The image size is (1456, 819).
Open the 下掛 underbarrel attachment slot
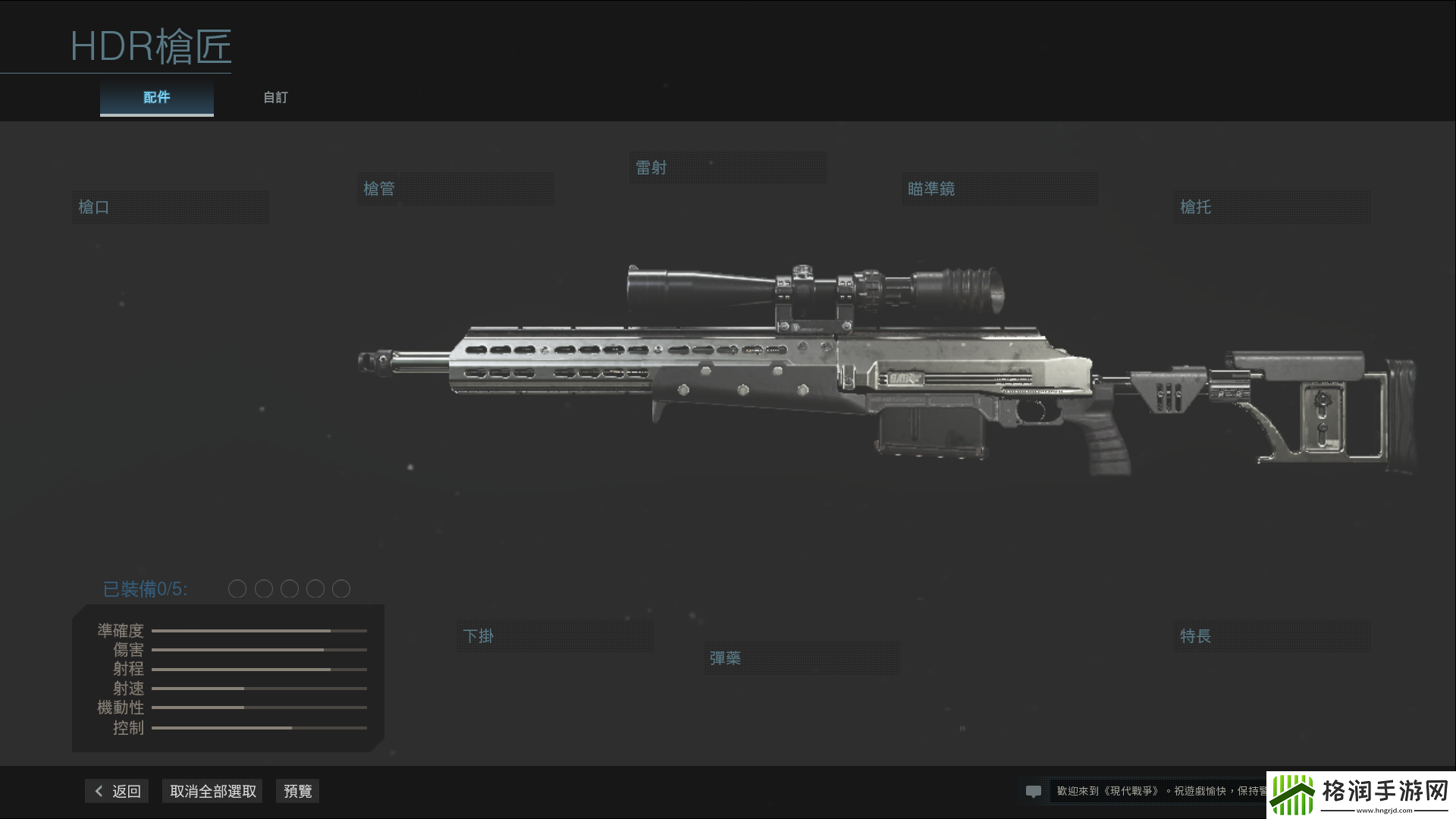(x=554, y=635)
